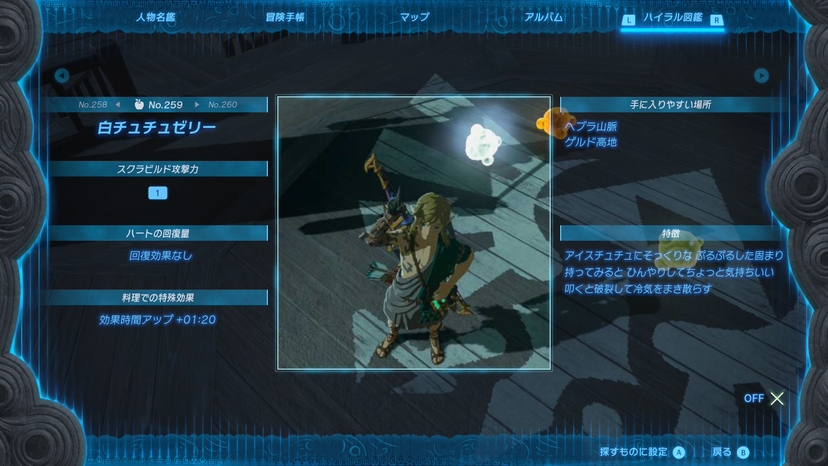Select the アルバム tab
The image size is (828, 466).
point(543,18)
